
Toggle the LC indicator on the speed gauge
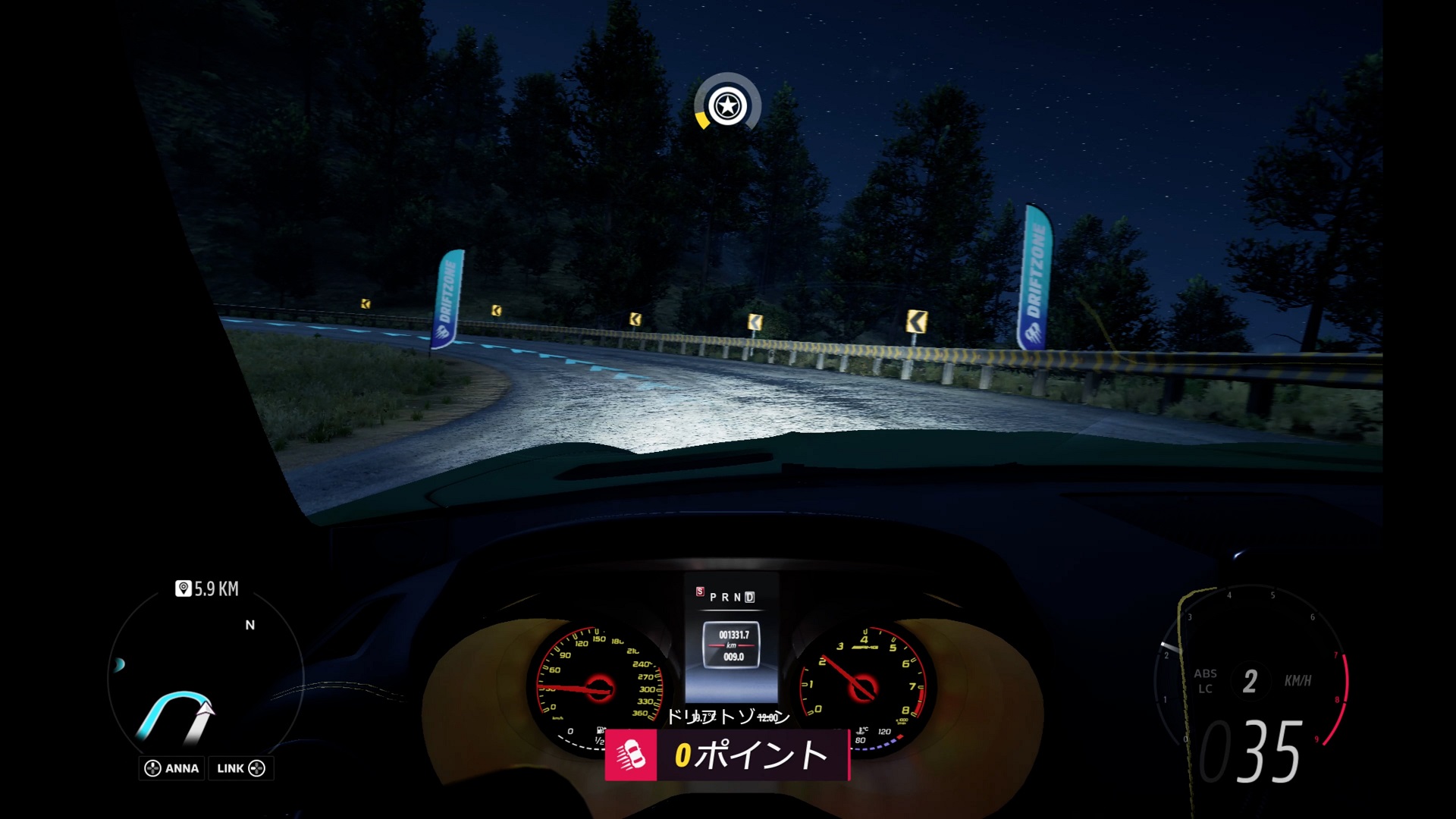click(x=1205, y=690)
